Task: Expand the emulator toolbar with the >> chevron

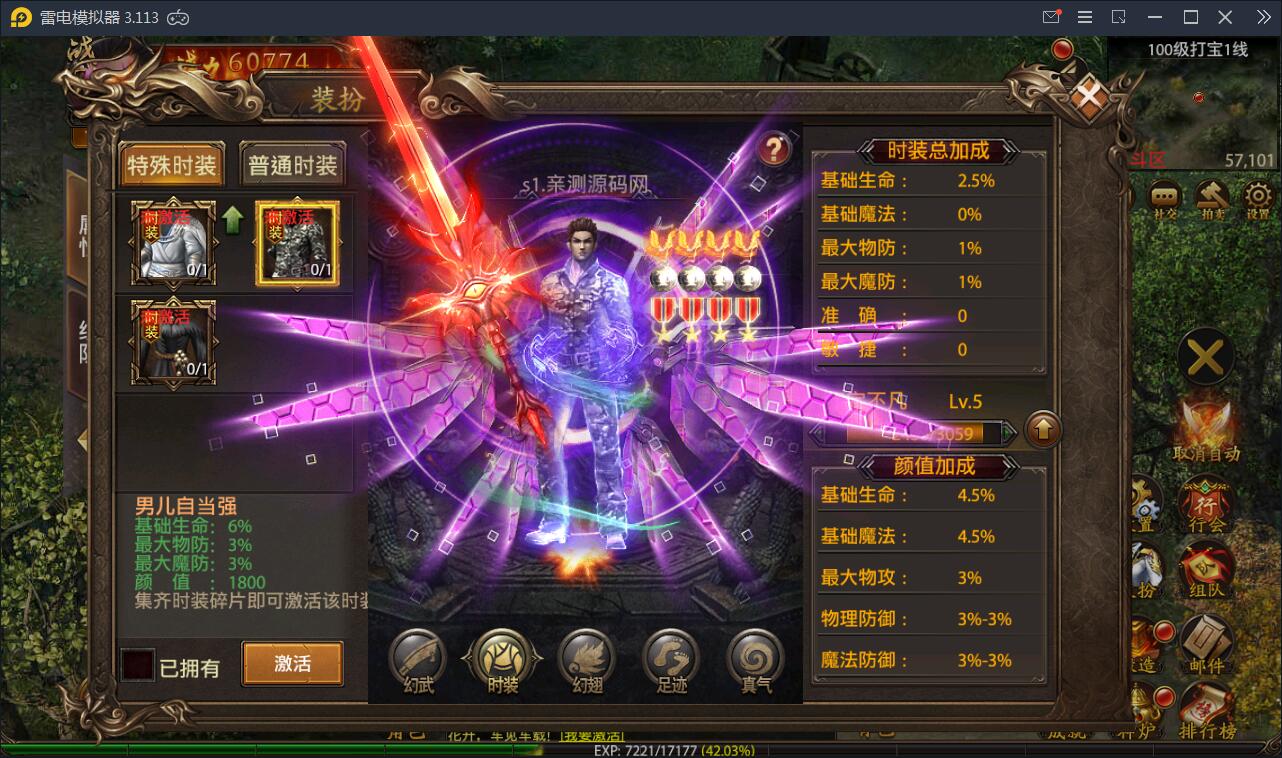Action: coord(1263,16)
